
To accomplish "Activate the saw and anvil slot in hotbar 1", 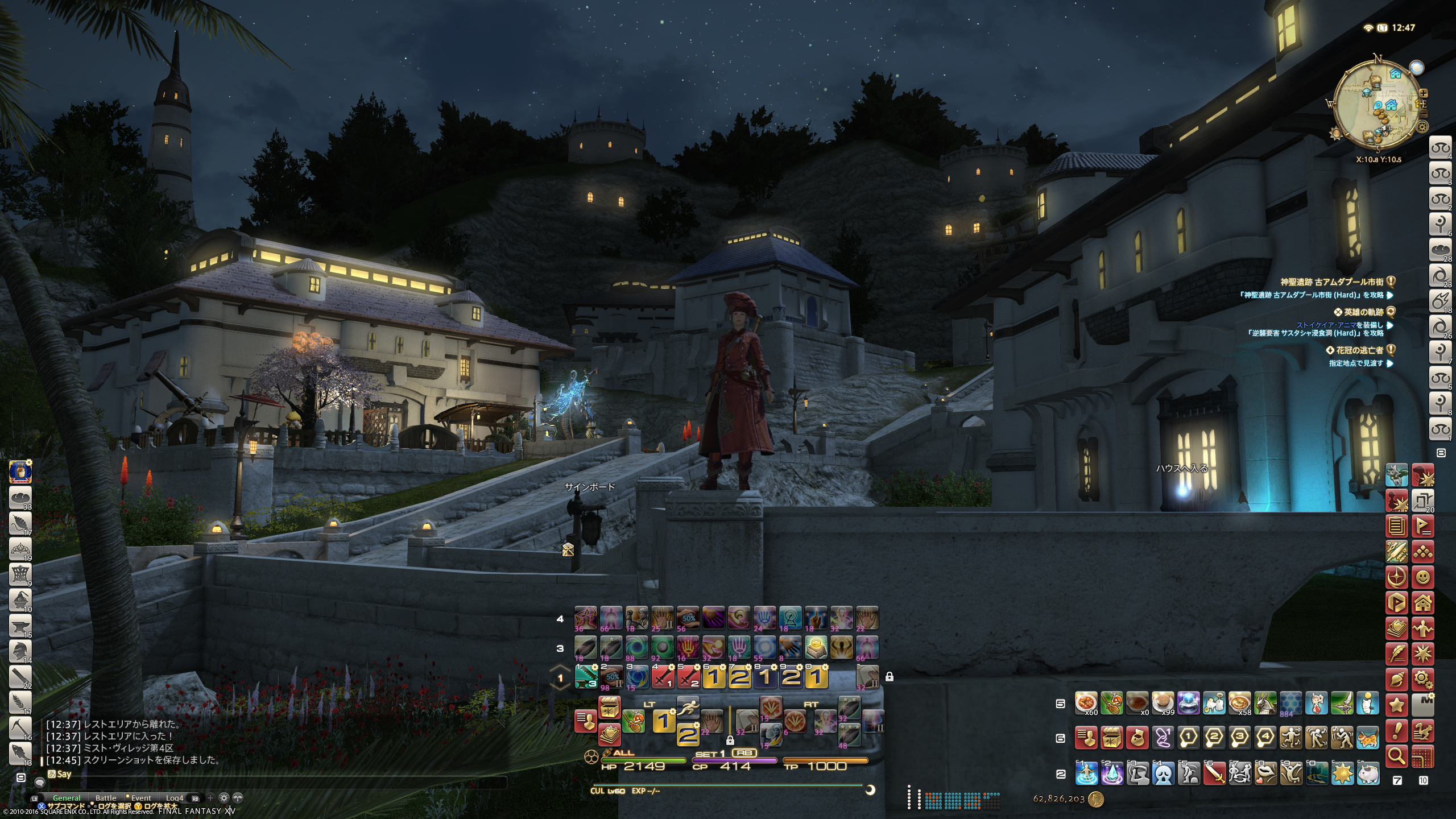I will click(586, 677).
